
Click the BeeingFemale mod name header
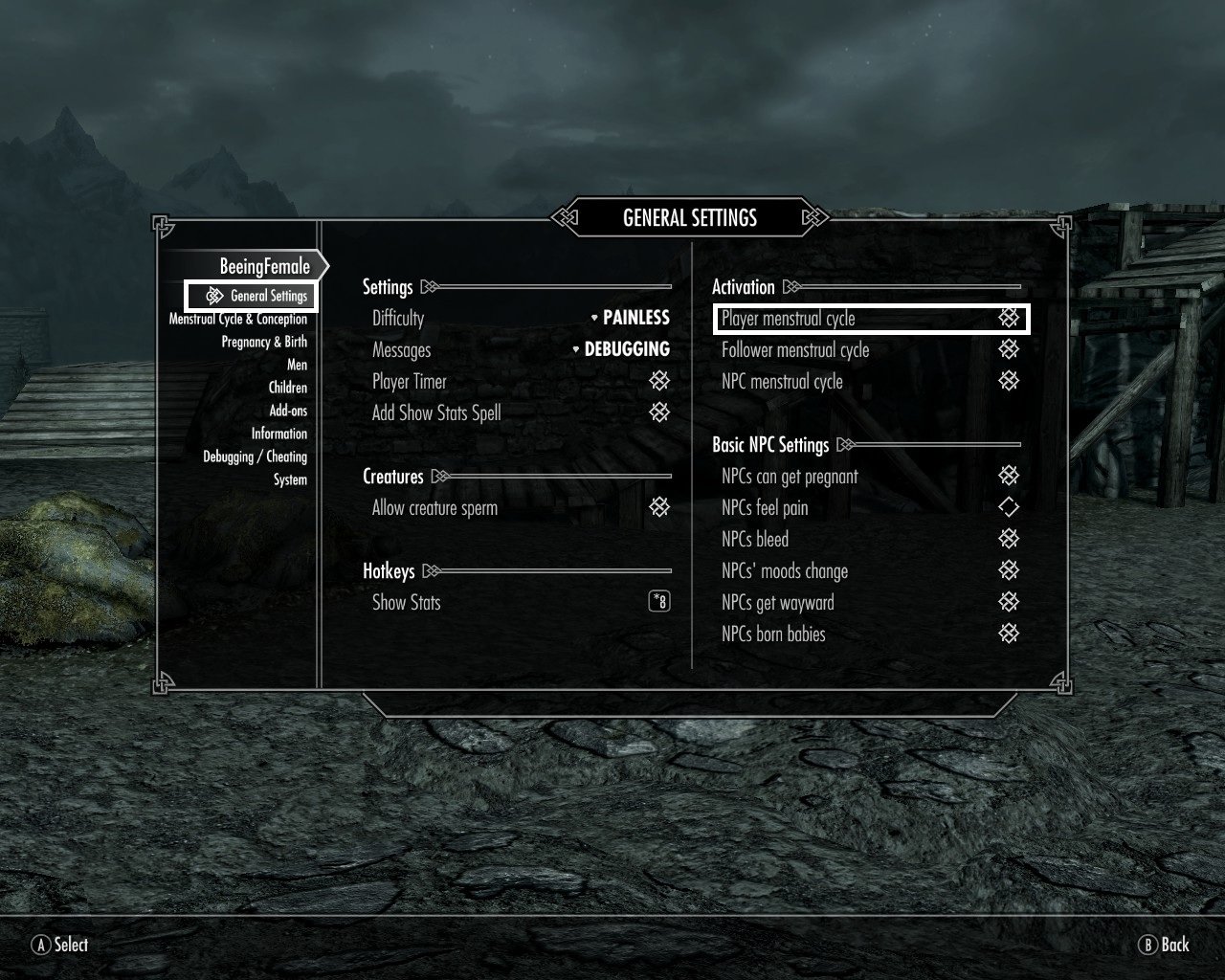[x=265, y=267]
